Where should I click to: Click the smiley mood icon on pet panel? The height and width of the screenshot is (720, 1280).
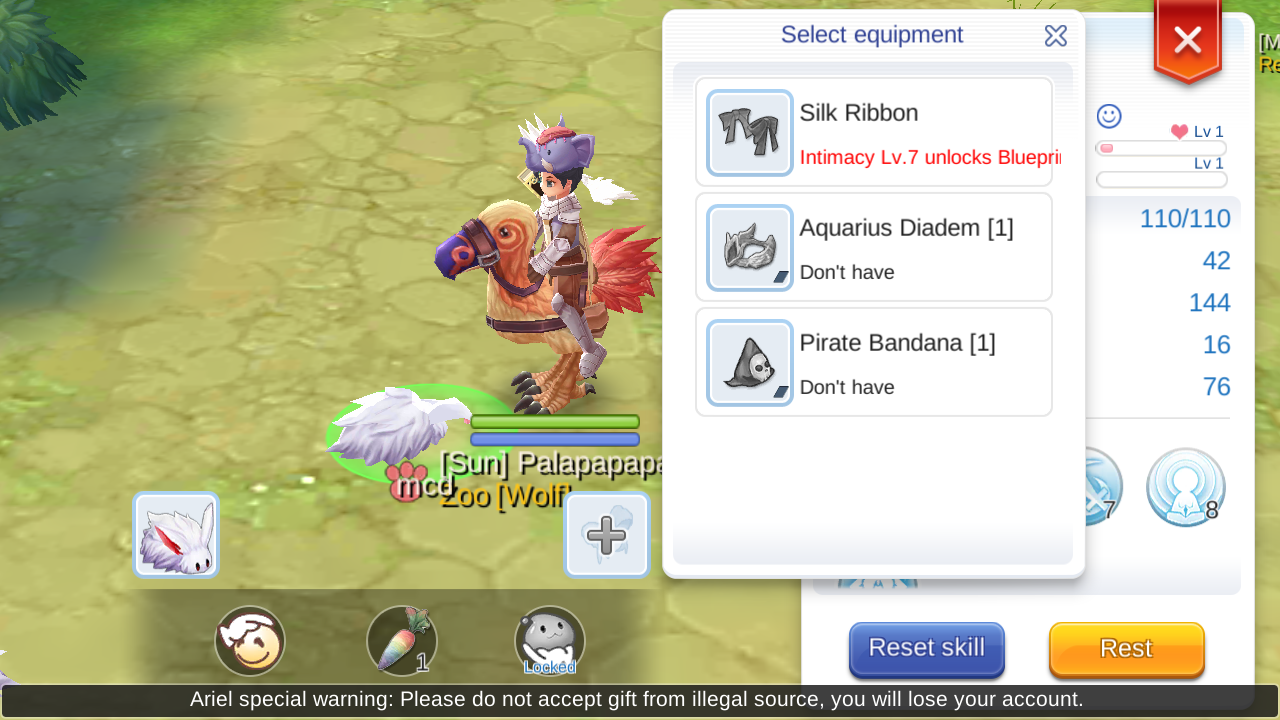point(1107,116)
